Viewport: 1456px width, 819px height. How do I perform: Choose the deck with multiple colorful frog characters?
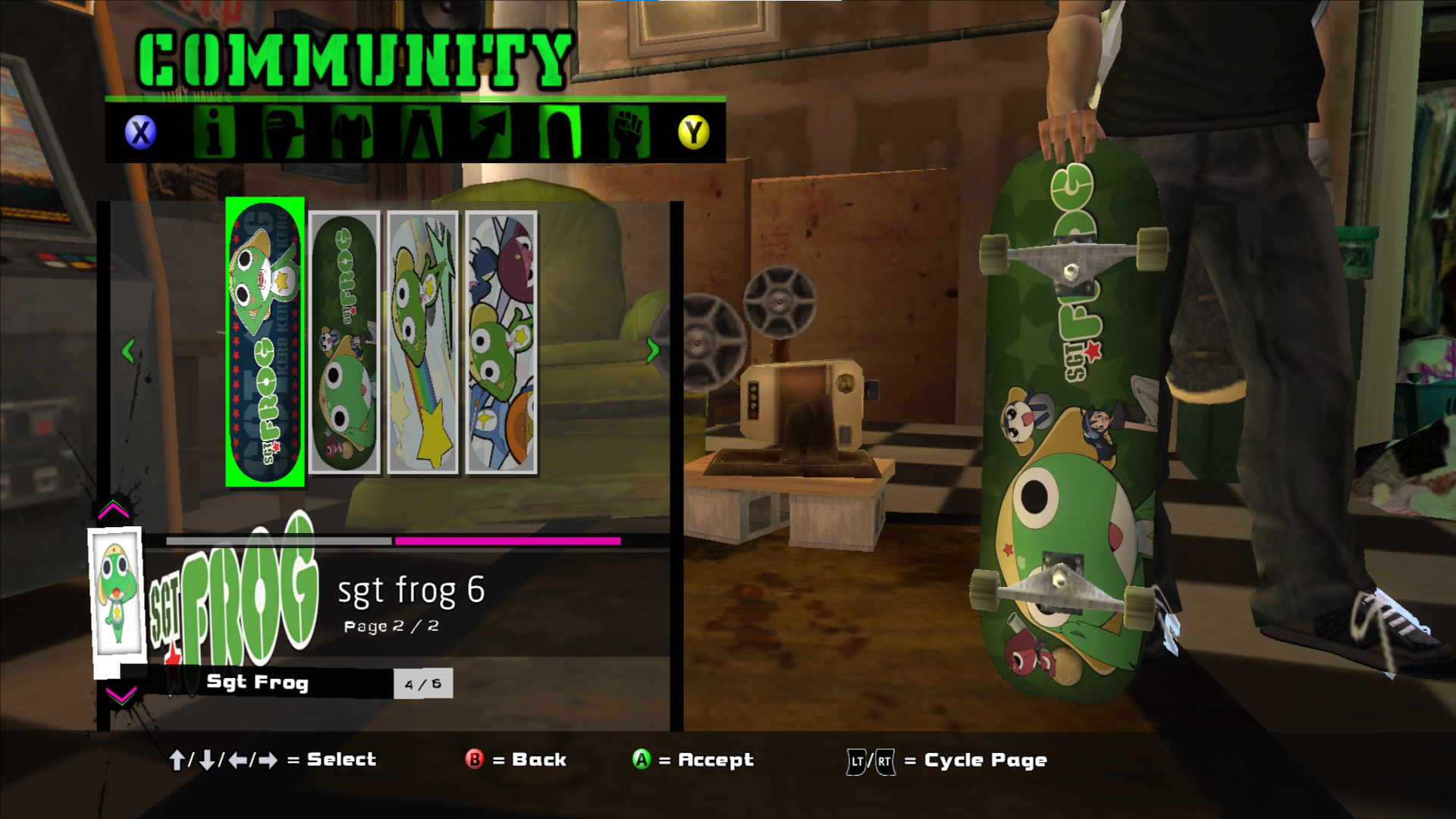point(501,343)
